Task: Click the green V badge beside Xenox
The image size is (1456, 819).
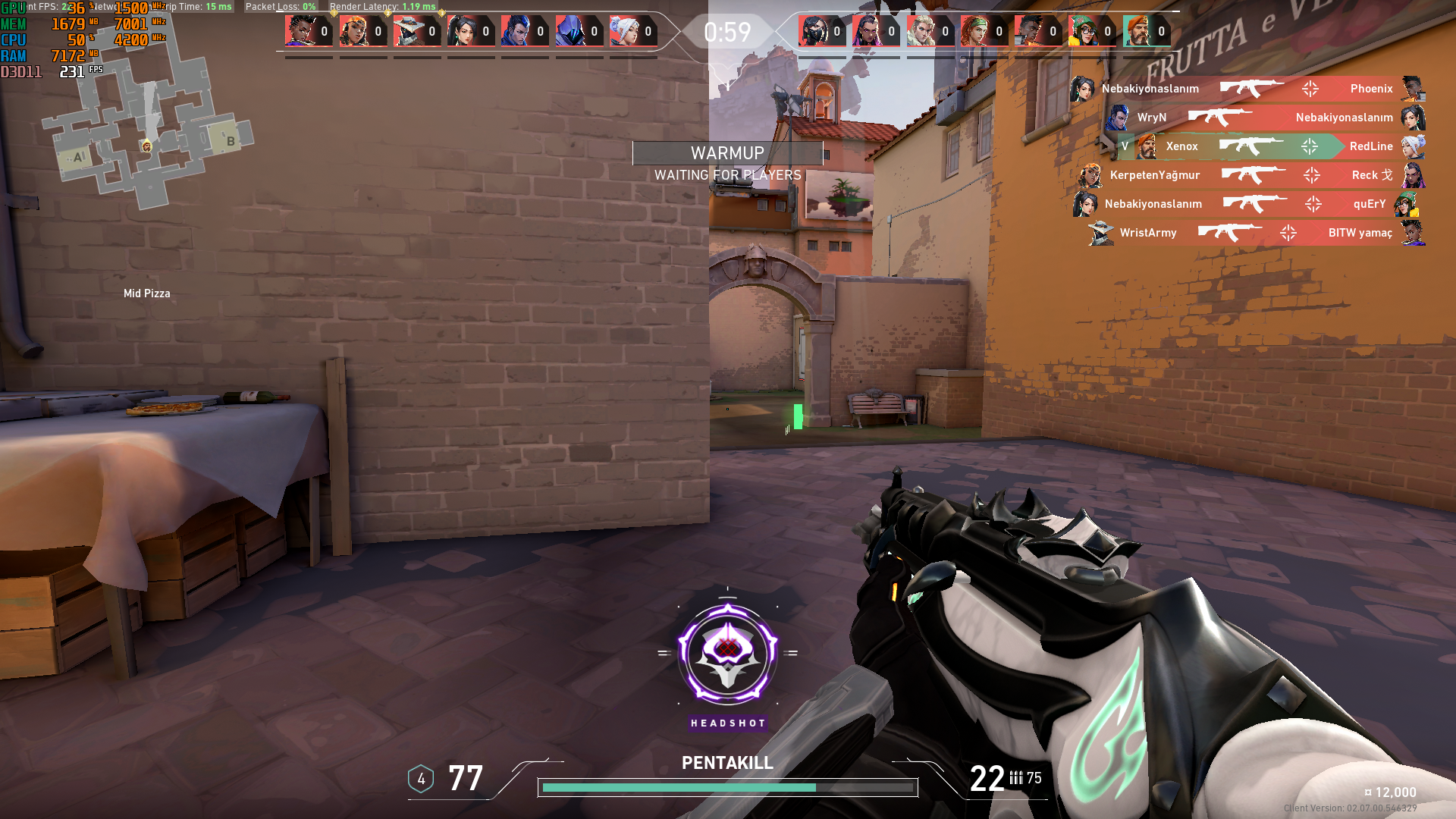Action: 1125,147
